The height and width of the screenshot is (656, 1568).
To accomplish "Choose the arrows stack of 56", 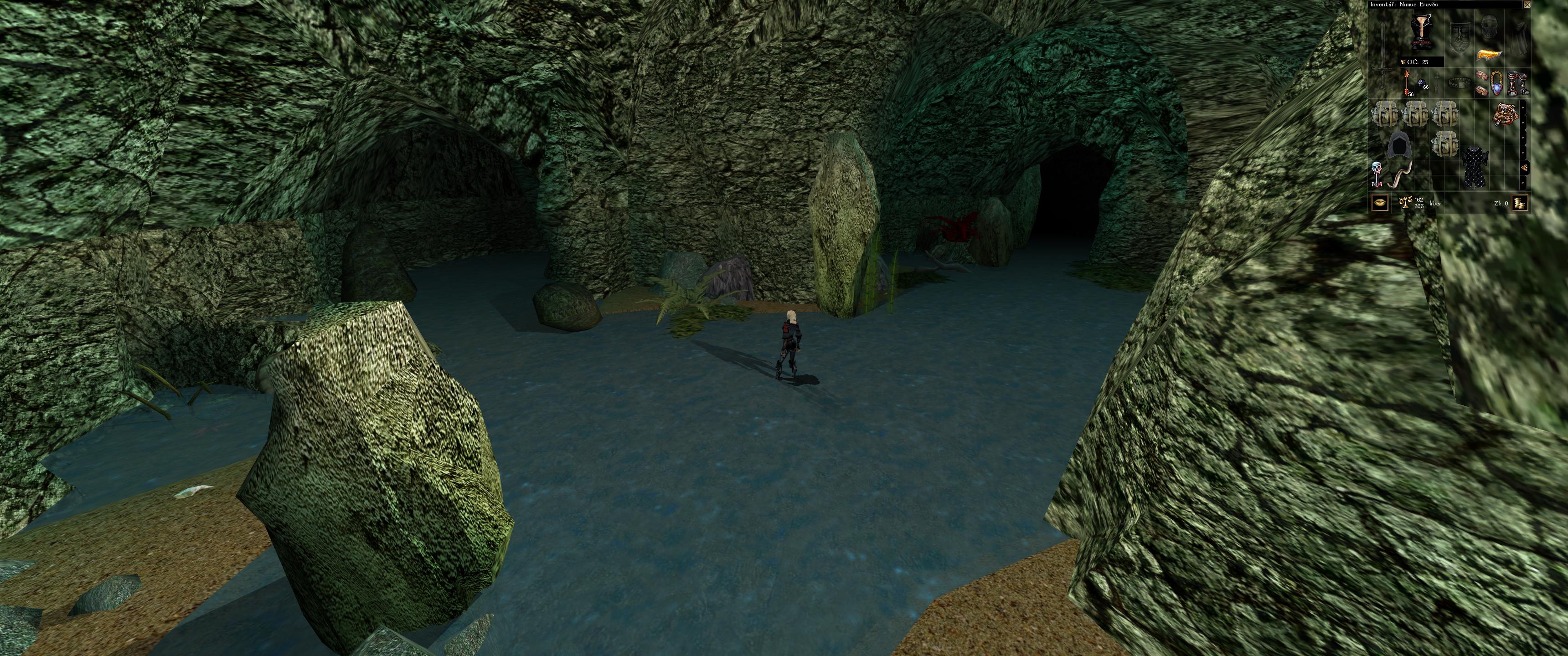I will [x=1407, y=83].
